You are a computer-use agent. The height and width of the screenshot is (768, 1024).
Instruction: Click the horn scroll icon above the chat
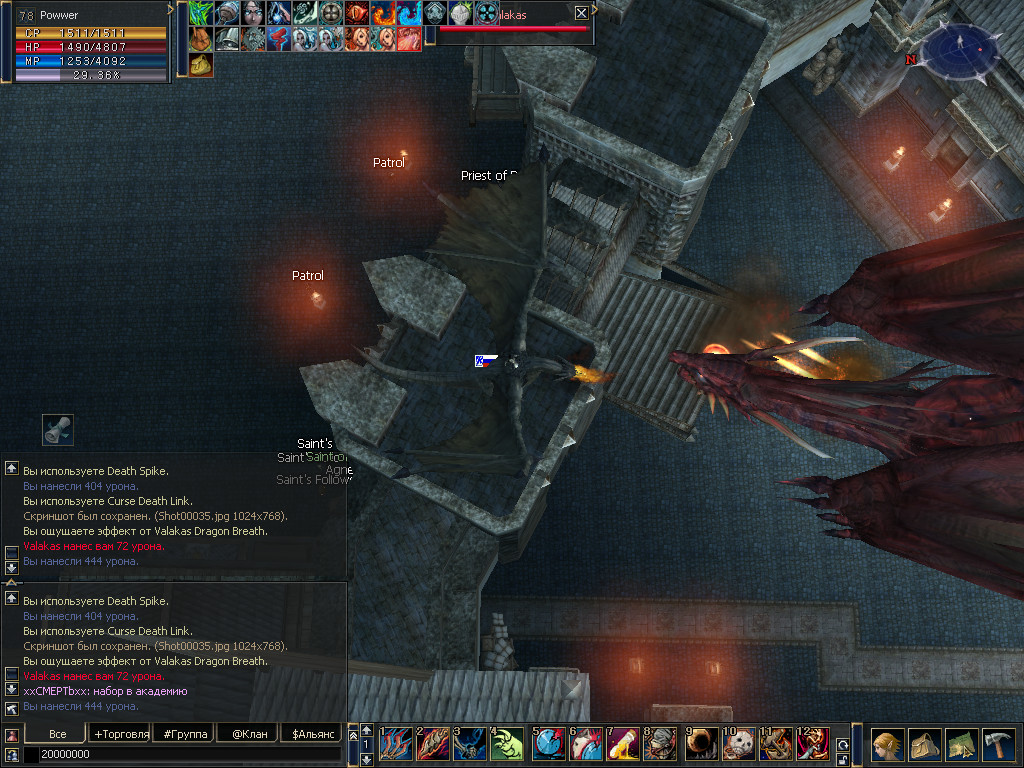click(x=57, y=430)
